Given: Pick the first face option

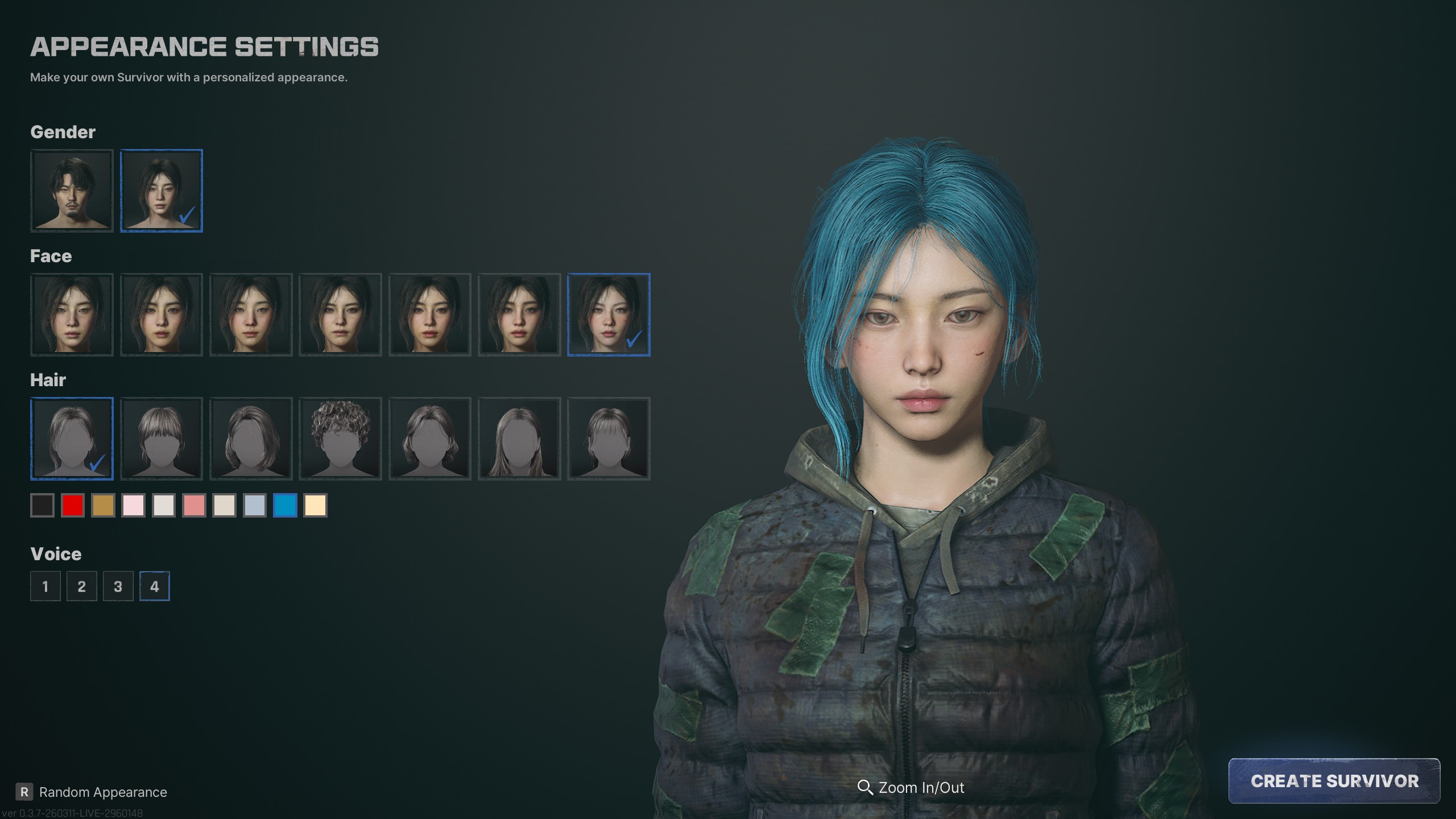Looking at the screenshot, I should coord(72,315).
